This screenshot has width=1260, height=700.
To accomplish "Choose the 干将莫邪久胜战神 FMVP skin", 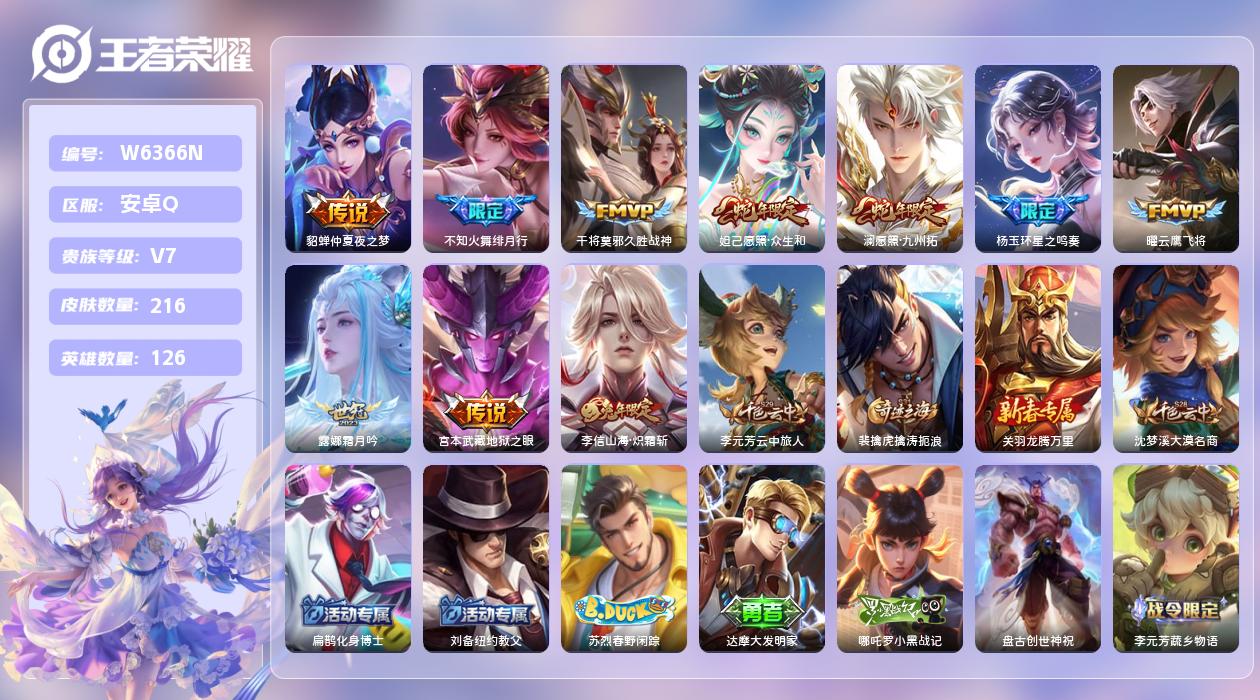I will point(623,158).
